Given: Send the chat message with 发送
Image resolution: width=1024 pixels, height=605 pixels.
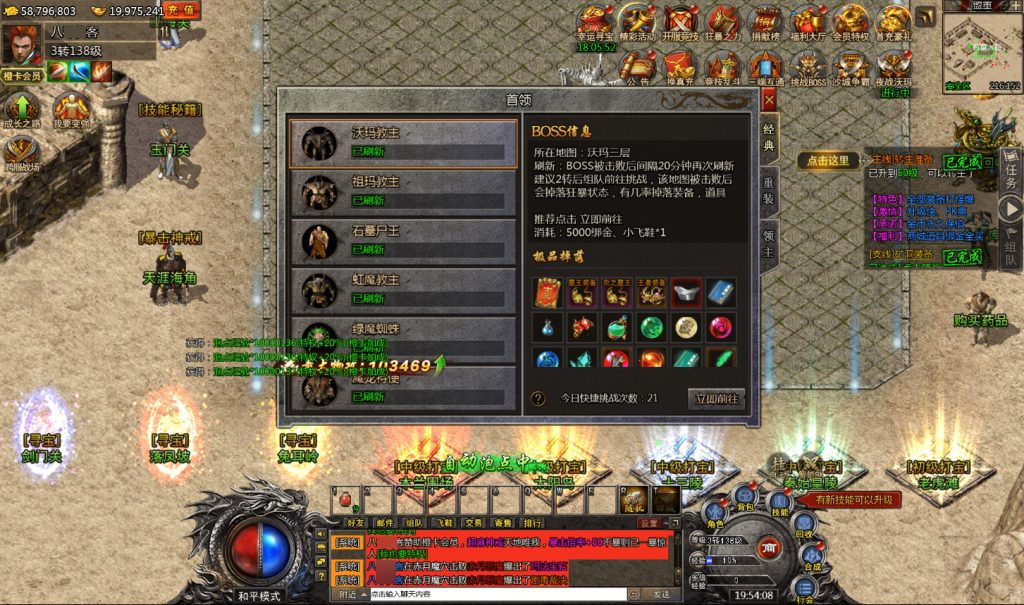Looking at the screenshot, I should tap(663, 594).
